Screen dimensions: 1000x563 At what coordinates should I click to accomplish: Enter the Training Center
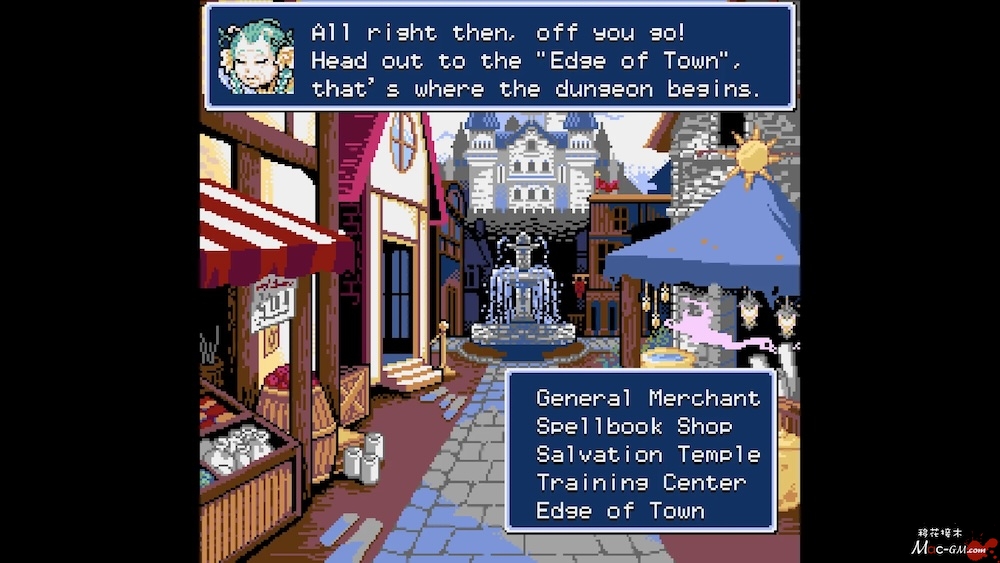(641, 482)
